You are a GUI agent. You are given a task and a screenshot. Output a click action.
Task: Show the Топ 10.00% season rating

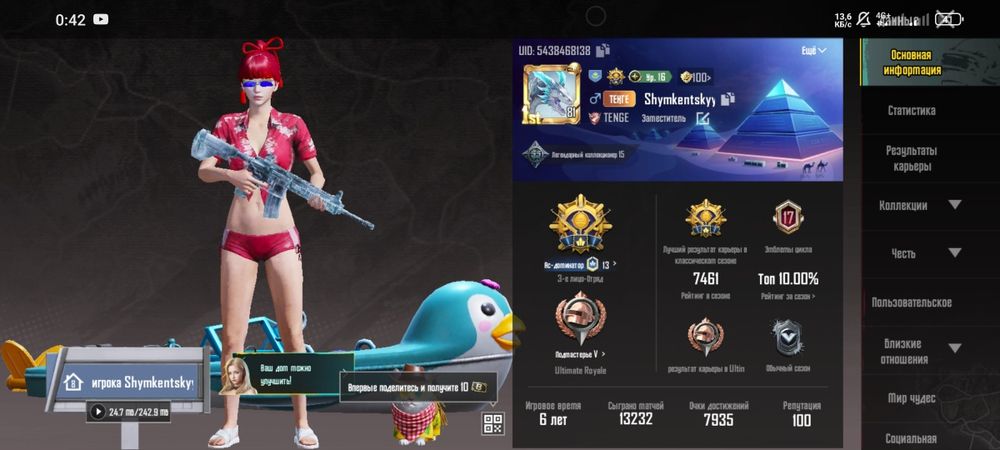788,279
